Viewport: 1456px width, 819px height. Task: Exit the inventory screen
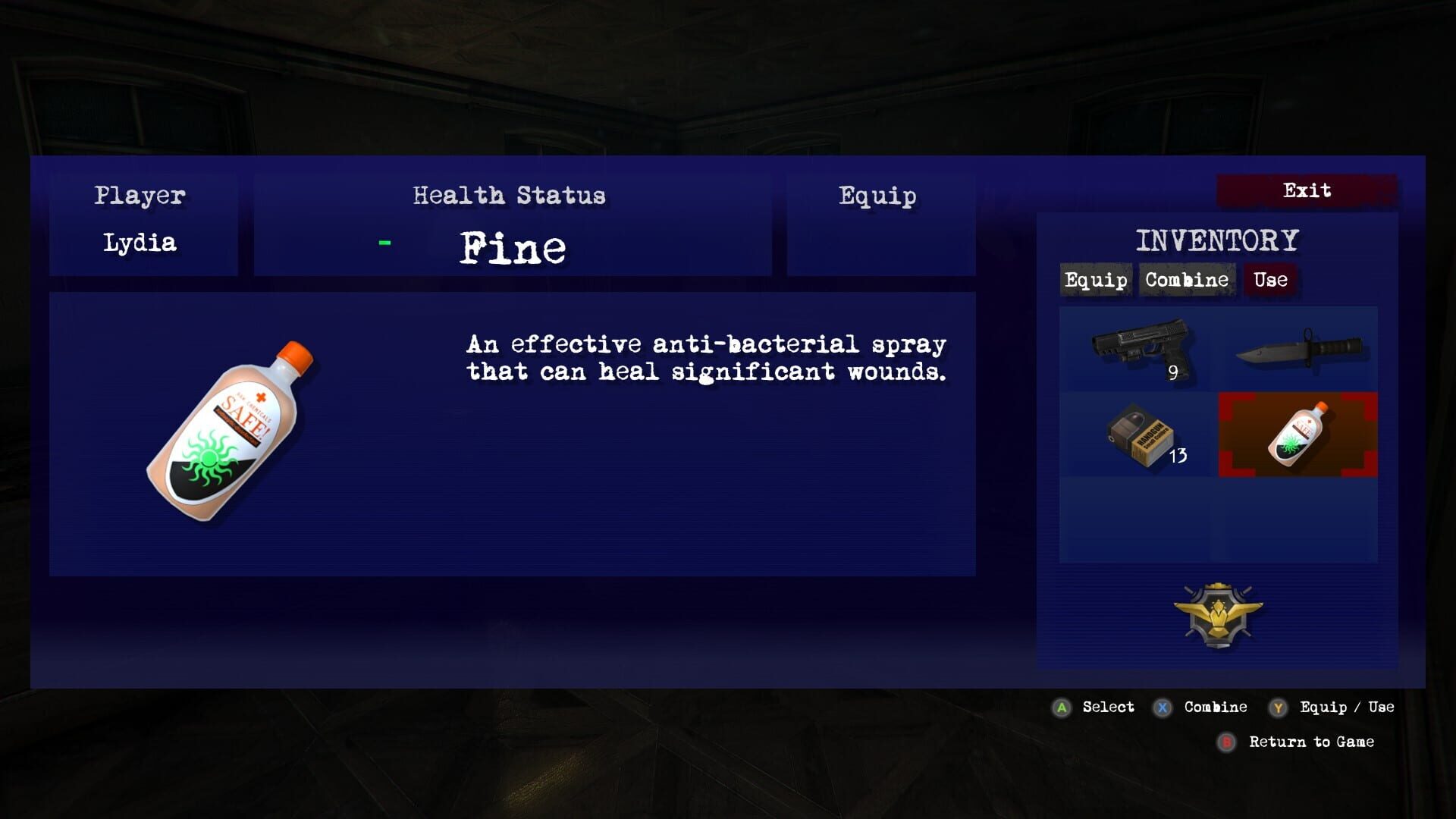[1307, 190]
